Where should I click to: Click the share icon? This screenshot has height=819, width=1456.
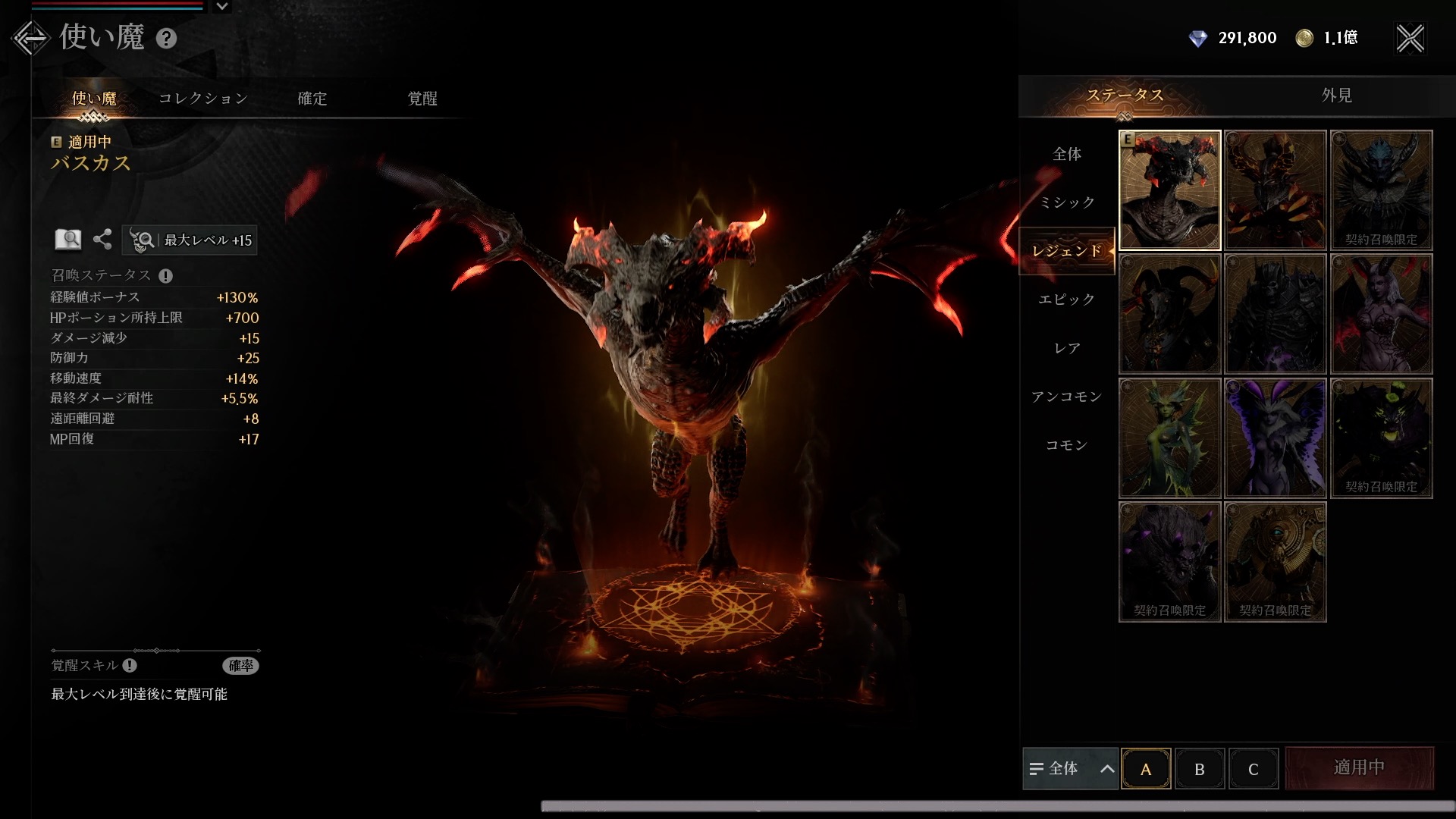(x=102, y=240)
